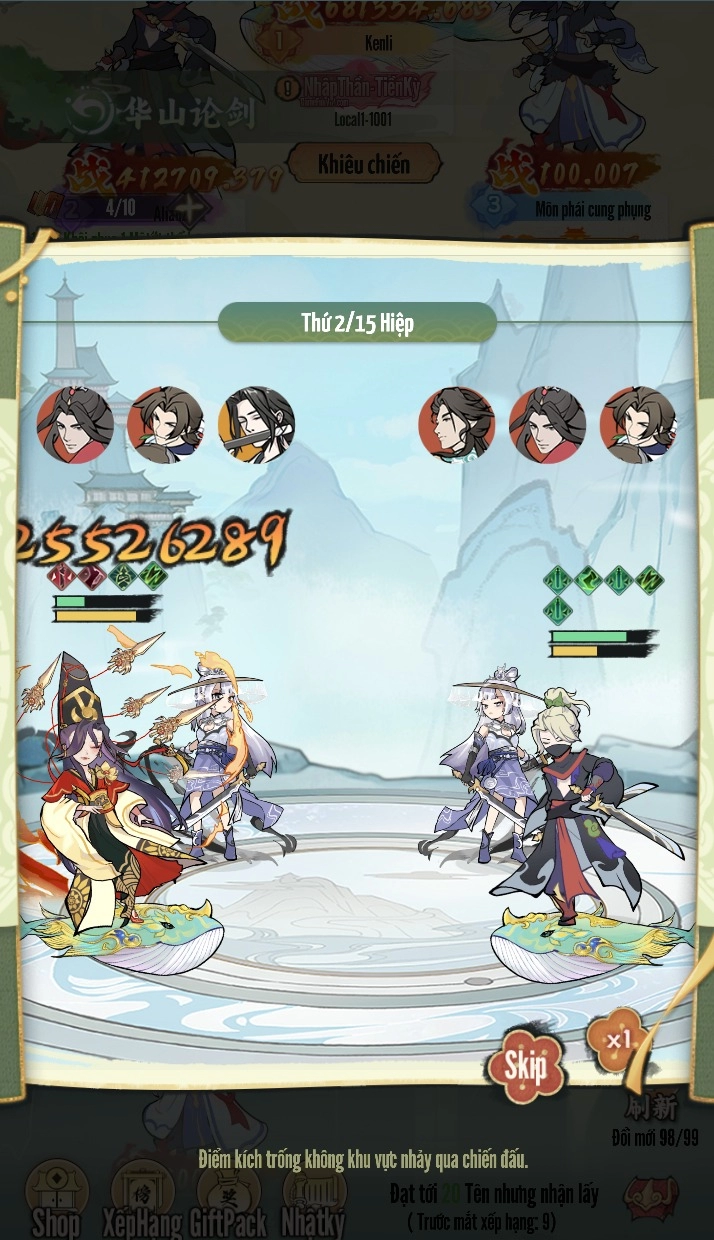This screenshot has width=714, height=1240.
Task: Open the Shop
Action: pos(56,1196)
